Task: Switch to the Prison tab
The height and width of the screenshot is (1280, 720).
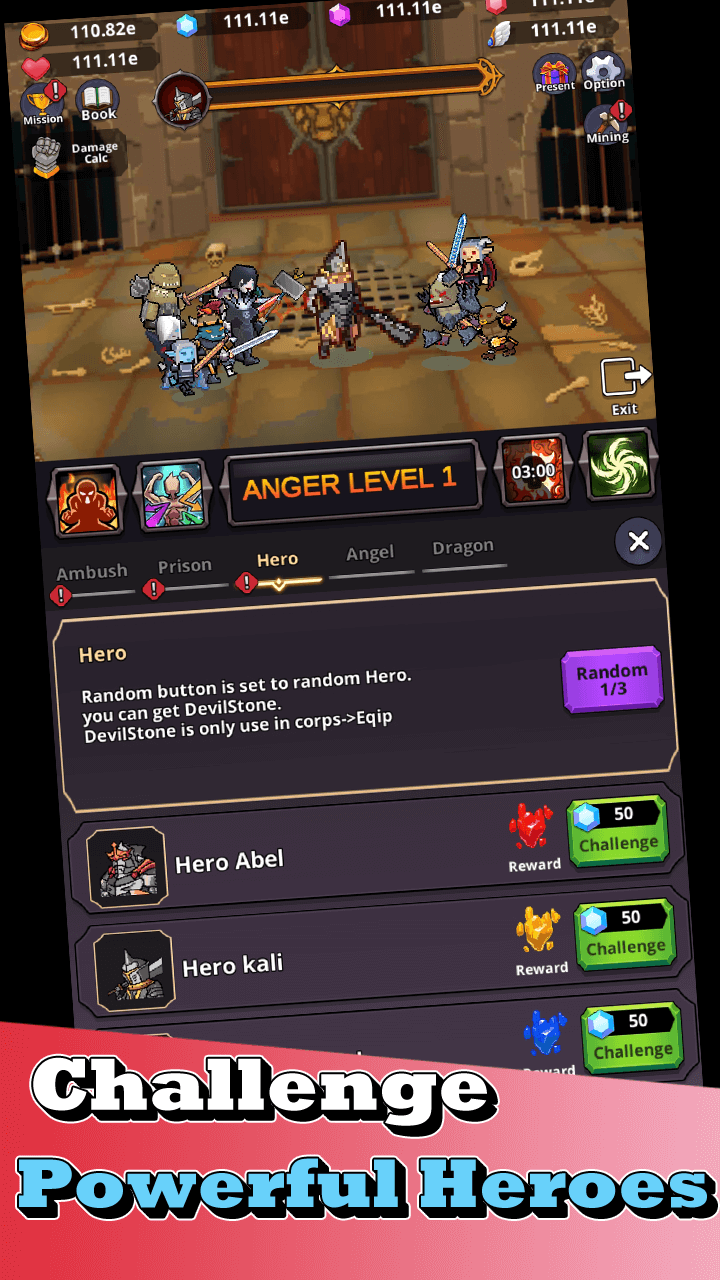Action: click(185, 567)
